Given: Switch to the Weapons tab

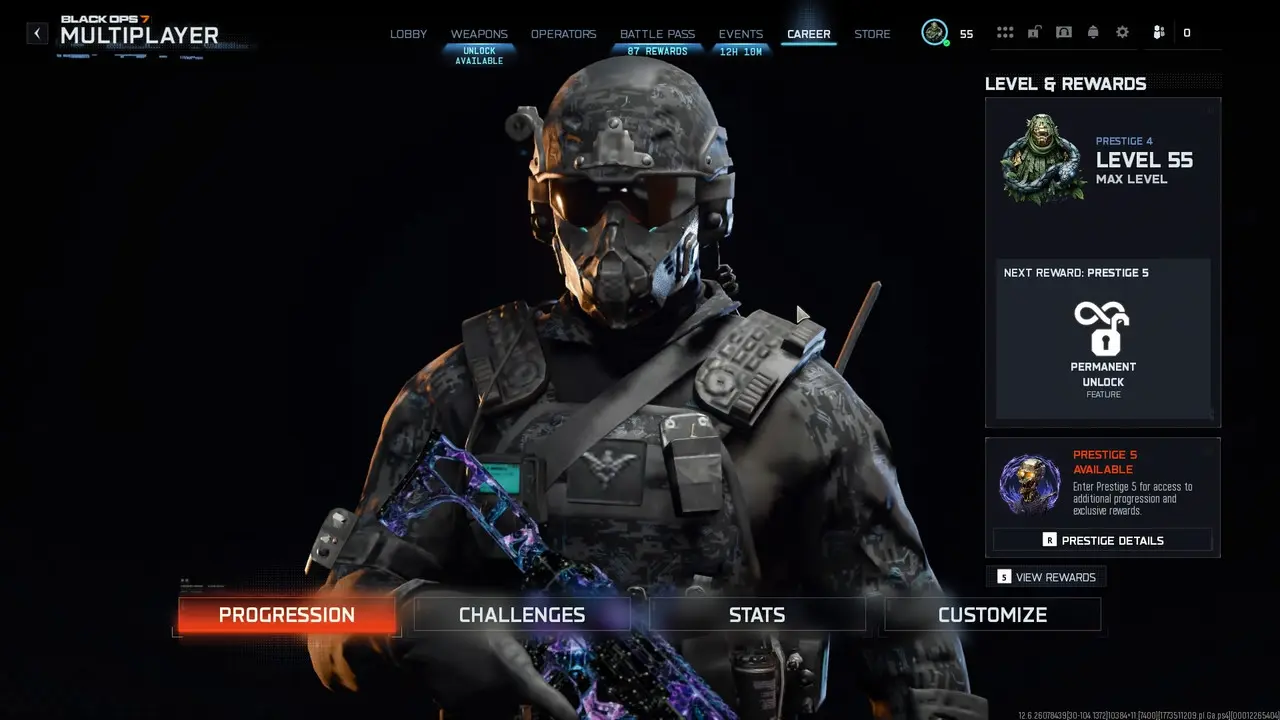Looking at the screenshot, I should (x=479, y=34).
